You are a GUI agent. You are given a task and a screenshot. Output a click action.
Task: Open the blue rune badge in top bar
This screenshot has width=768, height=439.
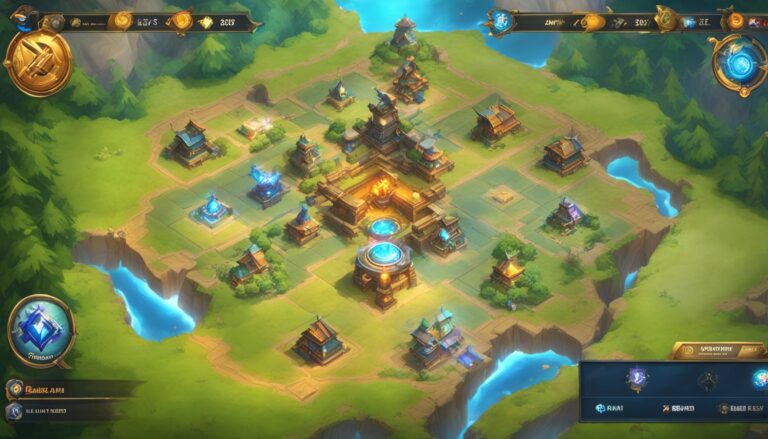click(x=499, y=20)
